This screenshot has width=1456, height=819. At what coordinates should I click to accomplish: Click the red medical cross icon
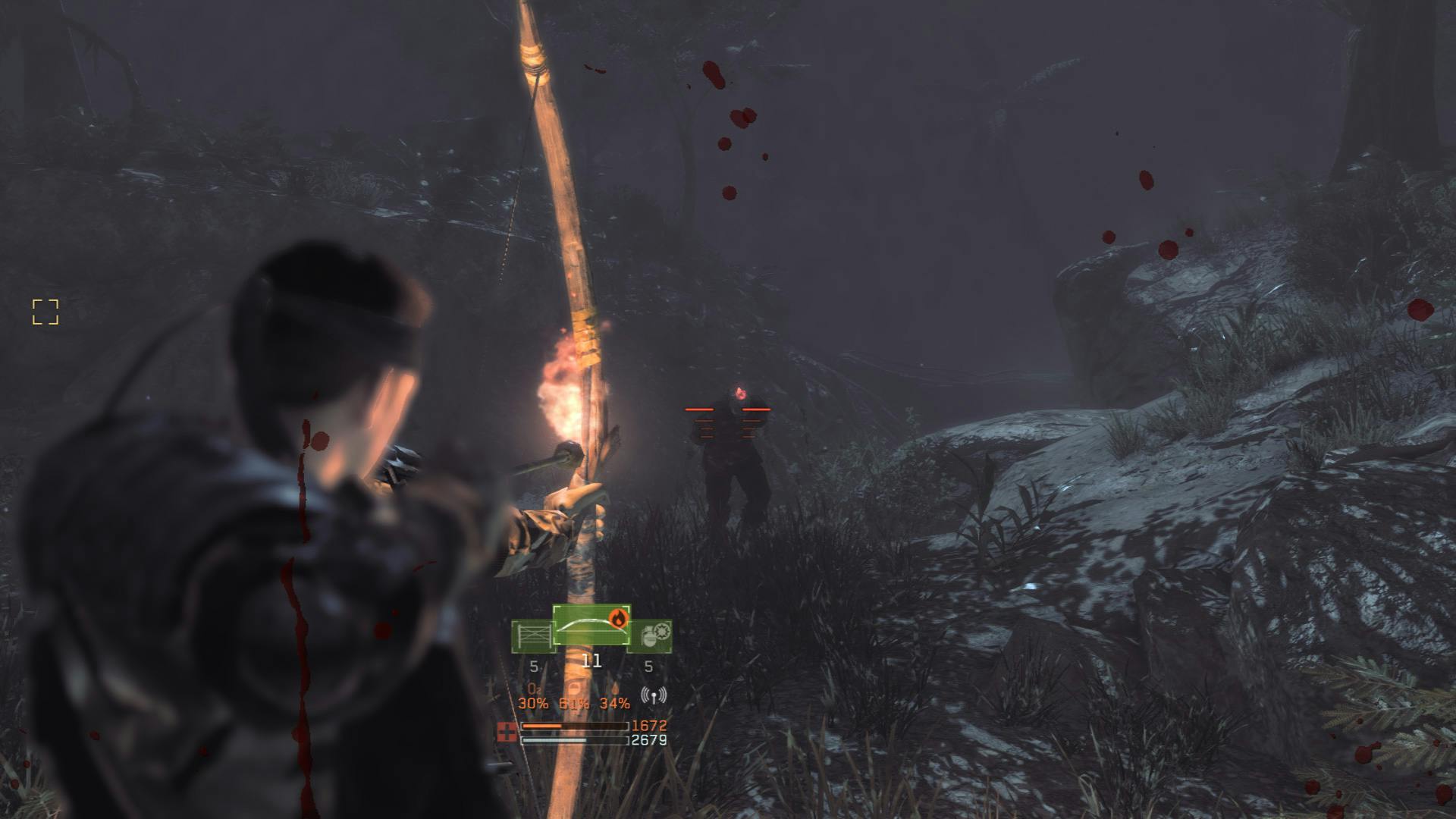(507, 732)
